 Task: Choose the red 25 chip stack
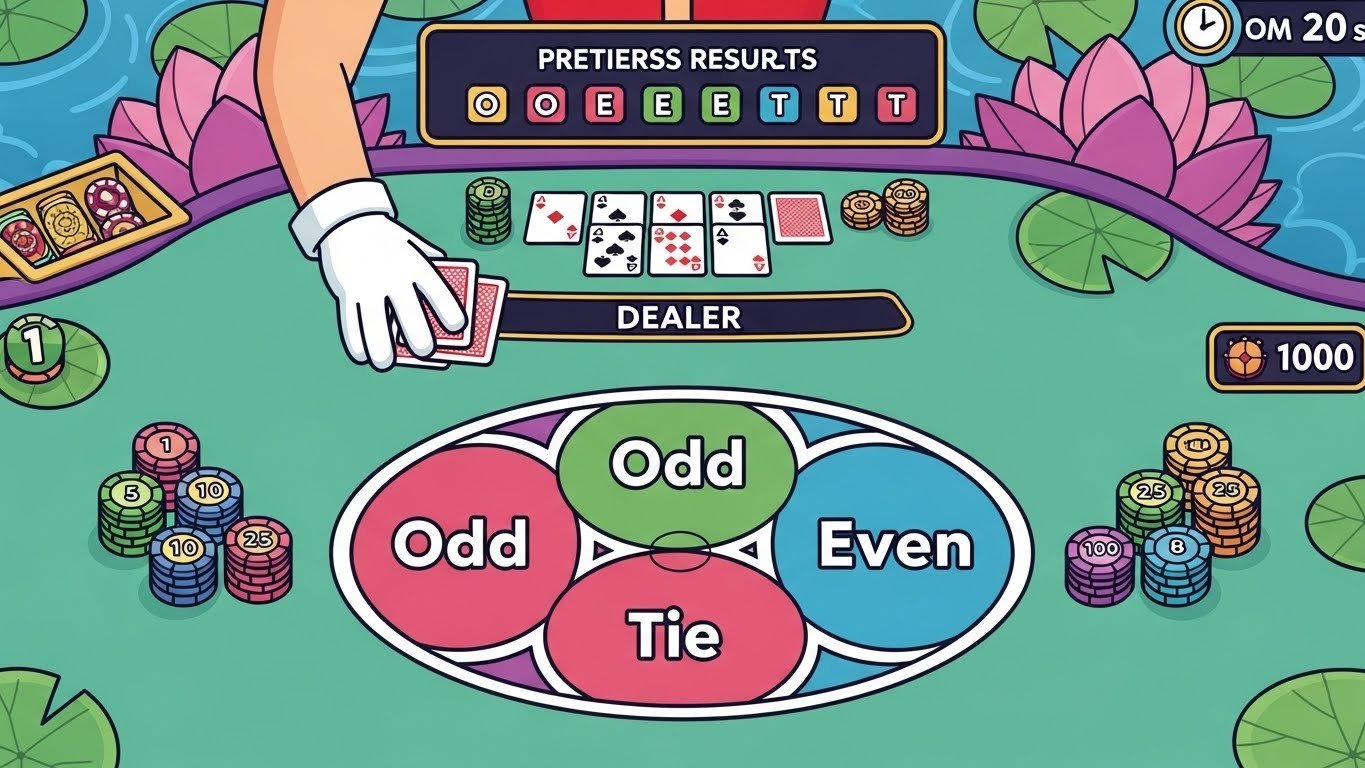click(x=258, y=556)
